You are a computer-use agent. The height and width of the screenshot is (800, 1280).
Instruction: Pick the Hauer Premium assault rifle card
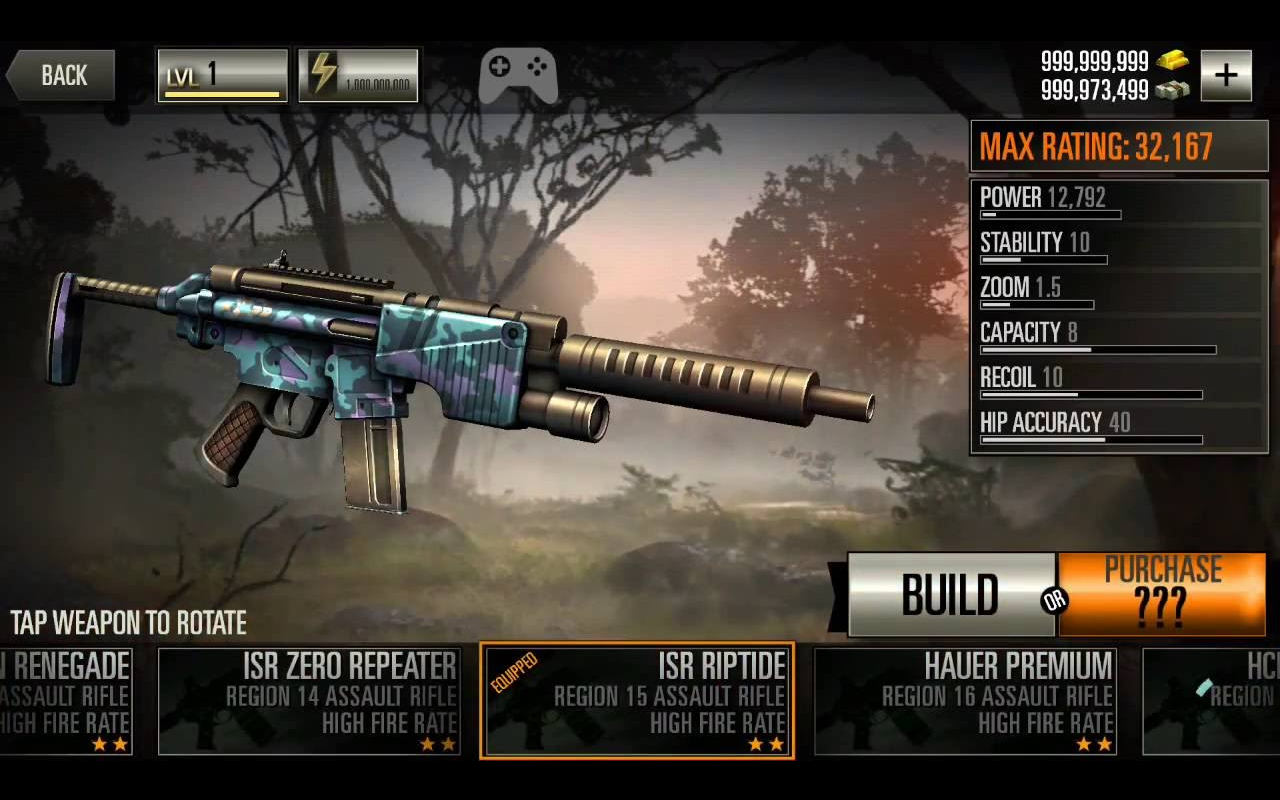coord(965,701)
